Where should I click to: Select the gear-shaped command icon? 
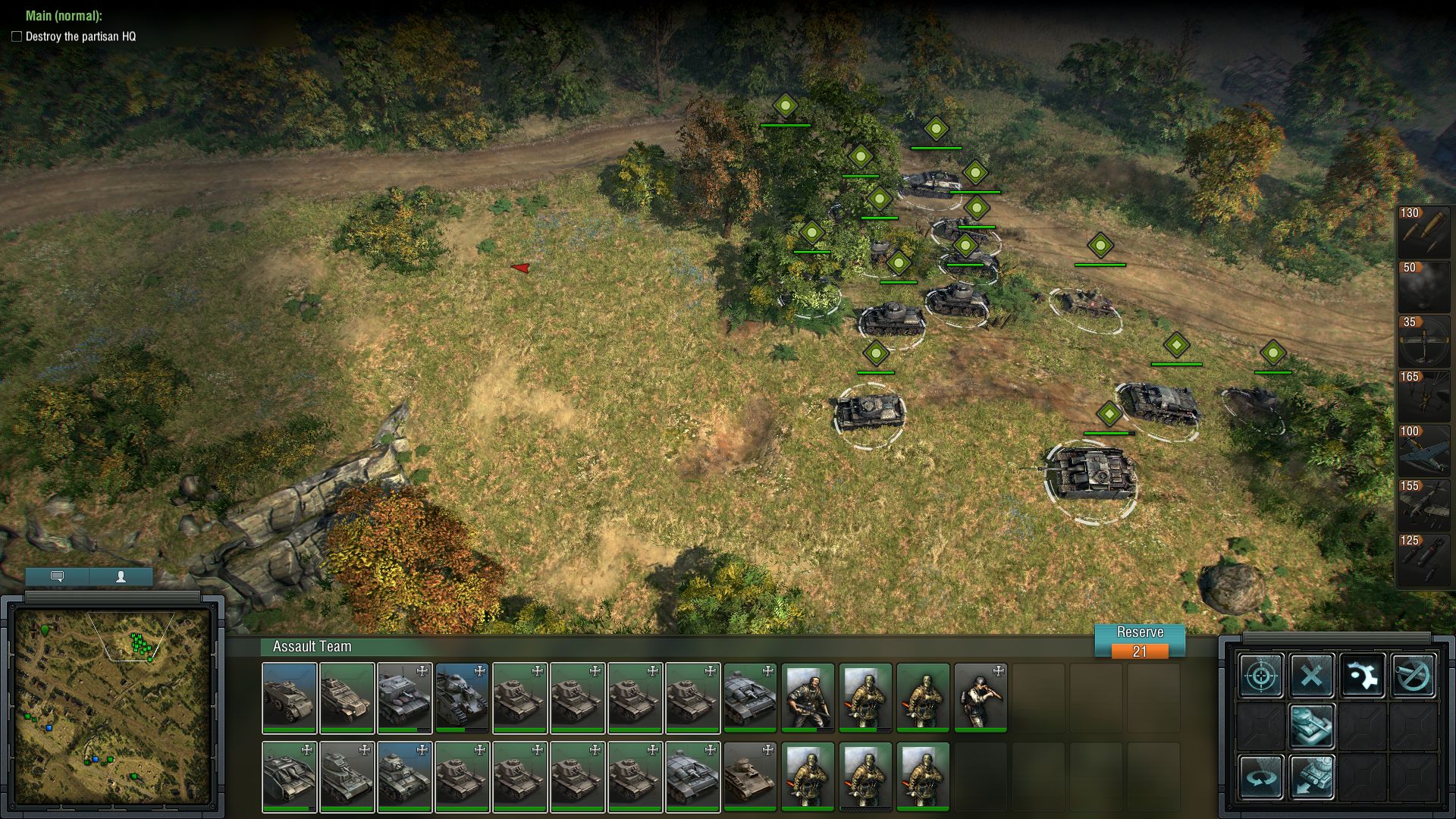pos(1362,675)
